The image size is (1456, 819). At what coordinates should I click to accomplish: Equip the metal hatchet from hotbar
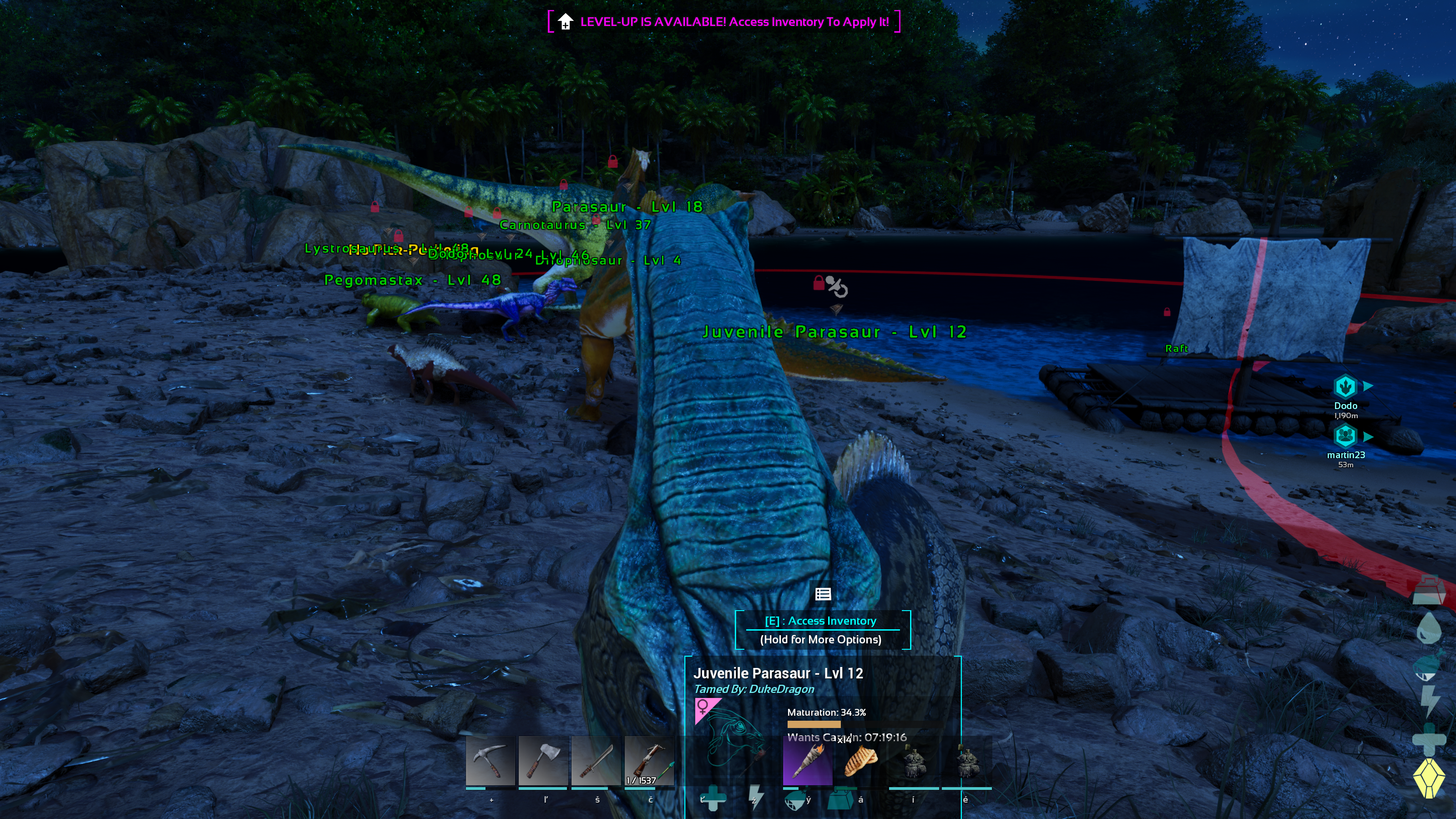pos(543,761)
